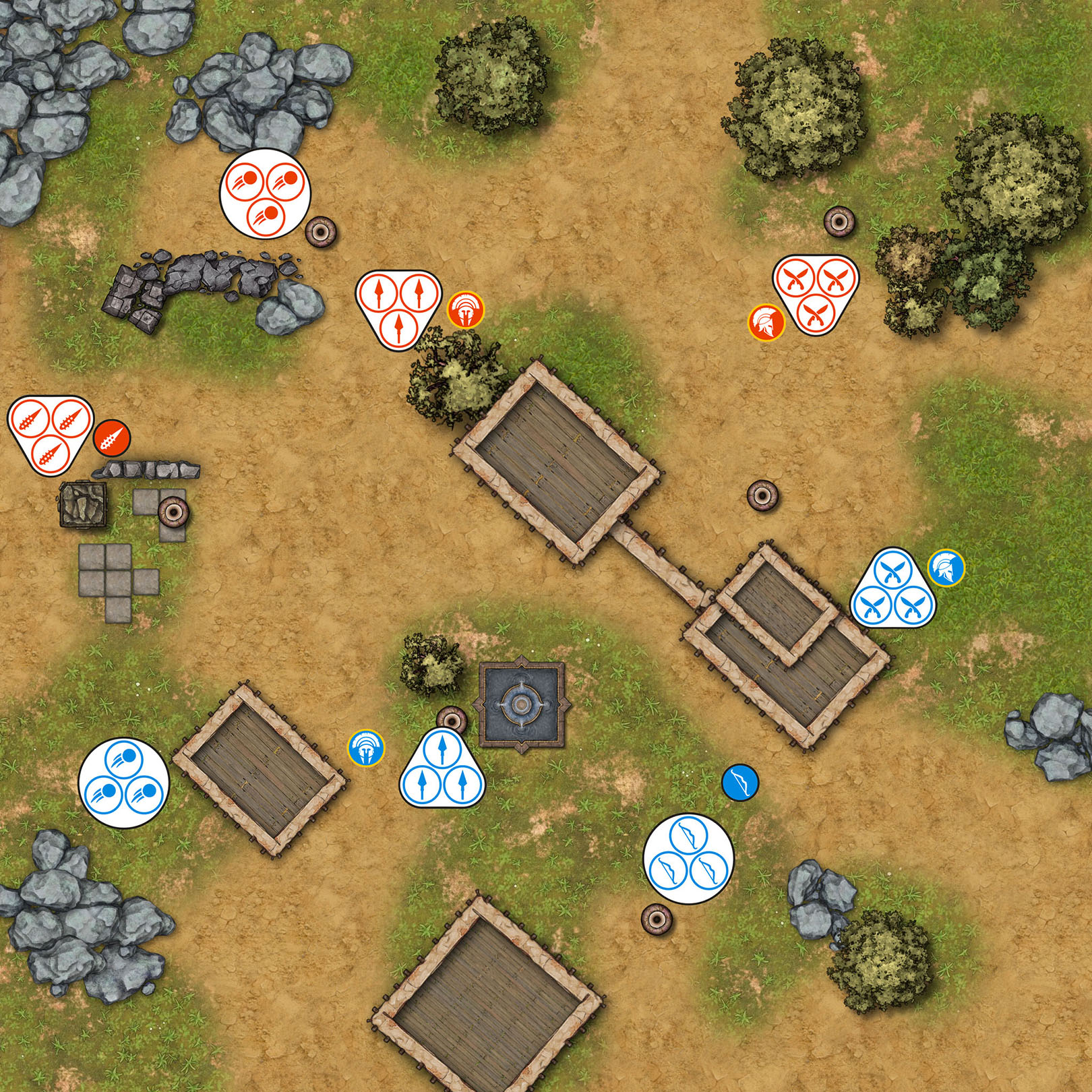1092x1092 pixels.
Task: Choose the blue crossed-swords unit token
Action: [893, 588]
